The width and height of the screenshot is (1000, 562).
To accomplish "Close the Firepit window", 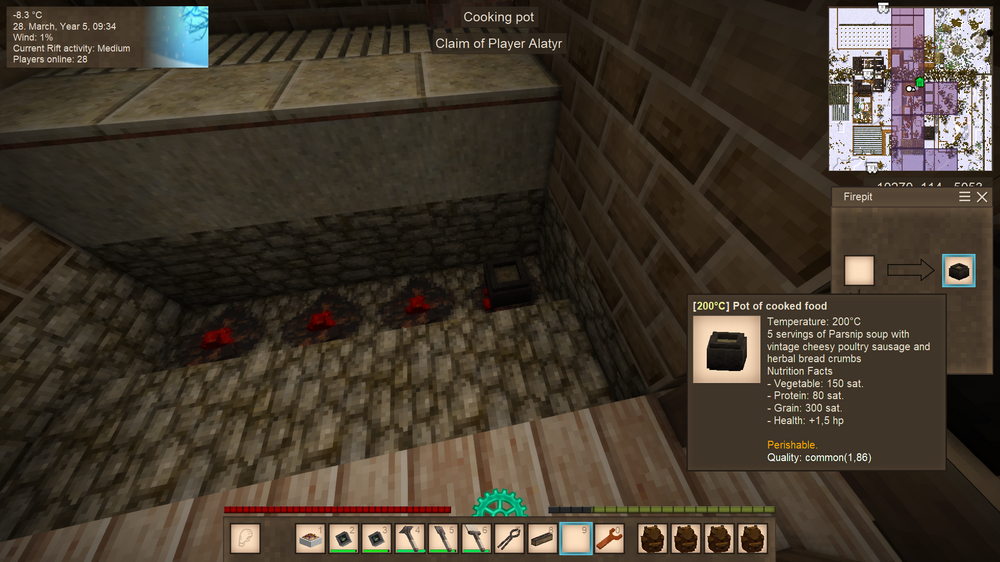I will (982, 197).
